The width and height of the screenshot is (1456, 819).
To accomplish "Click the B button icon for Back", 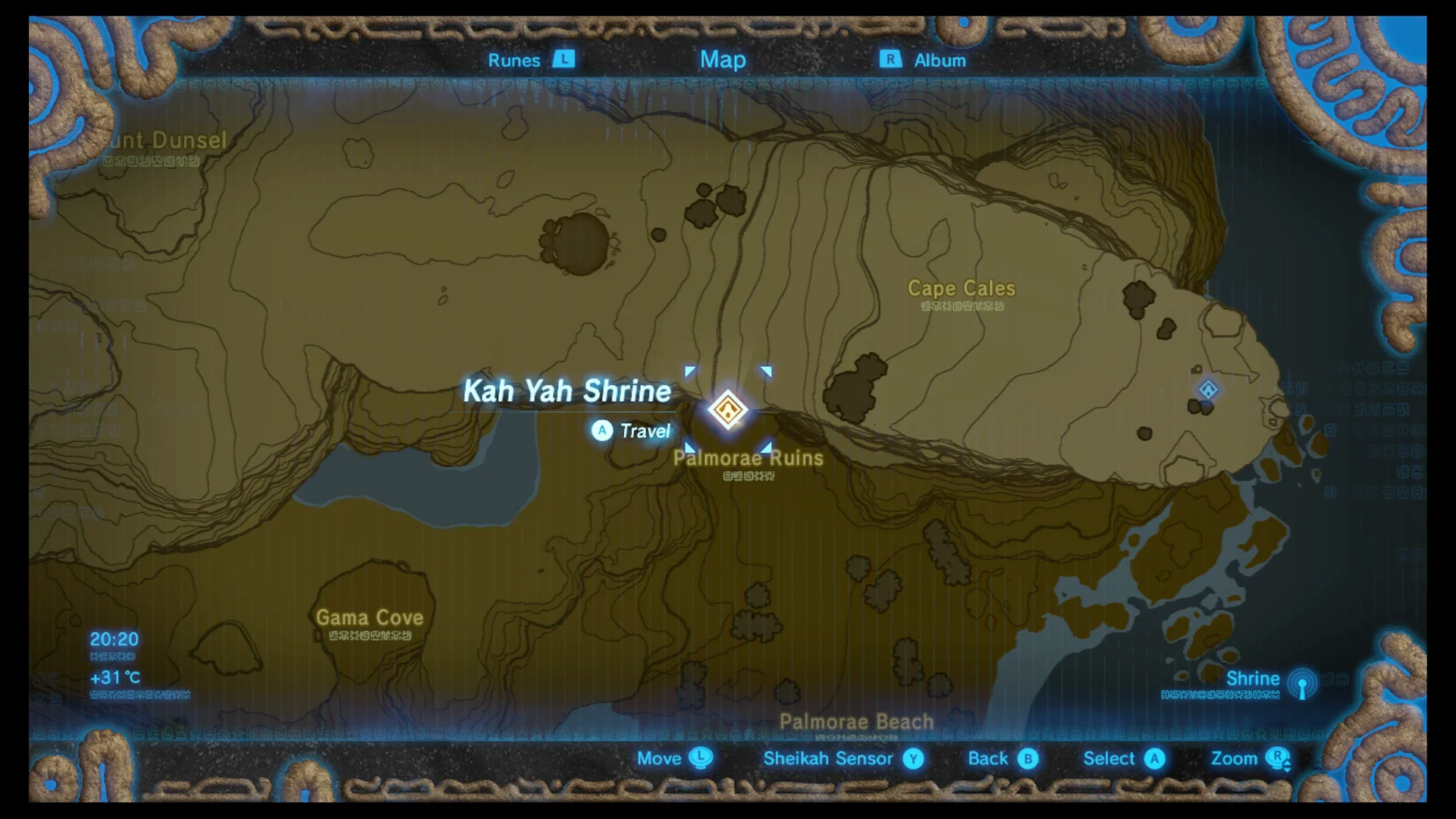I will coord(1028,758).
